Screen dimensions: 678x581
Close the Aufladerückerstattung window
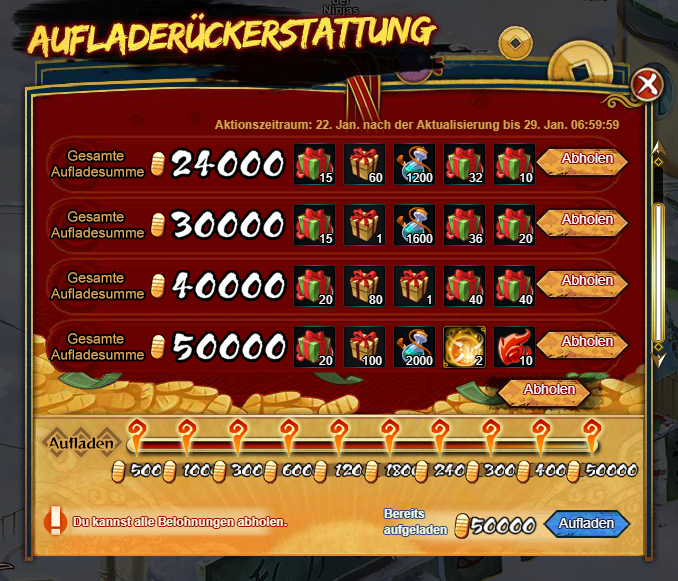647,85
